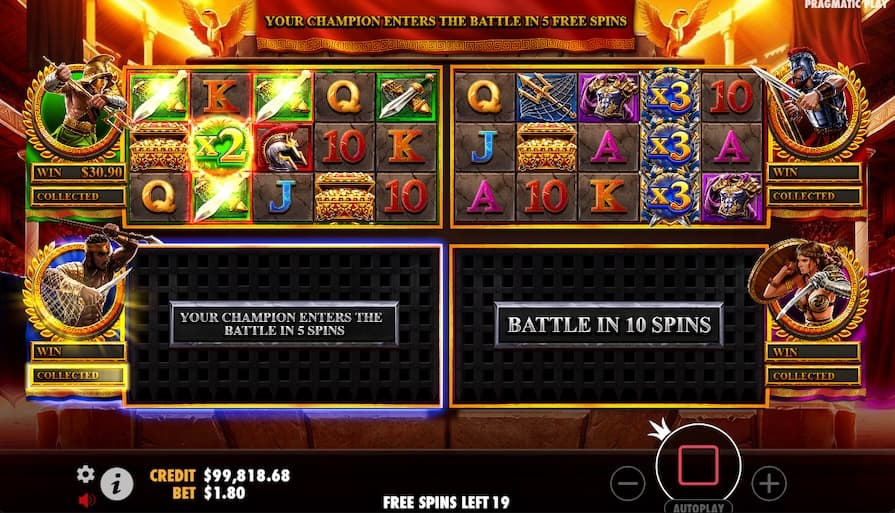Open the settings gear menu
895x513 pixels.
[86, 474]
